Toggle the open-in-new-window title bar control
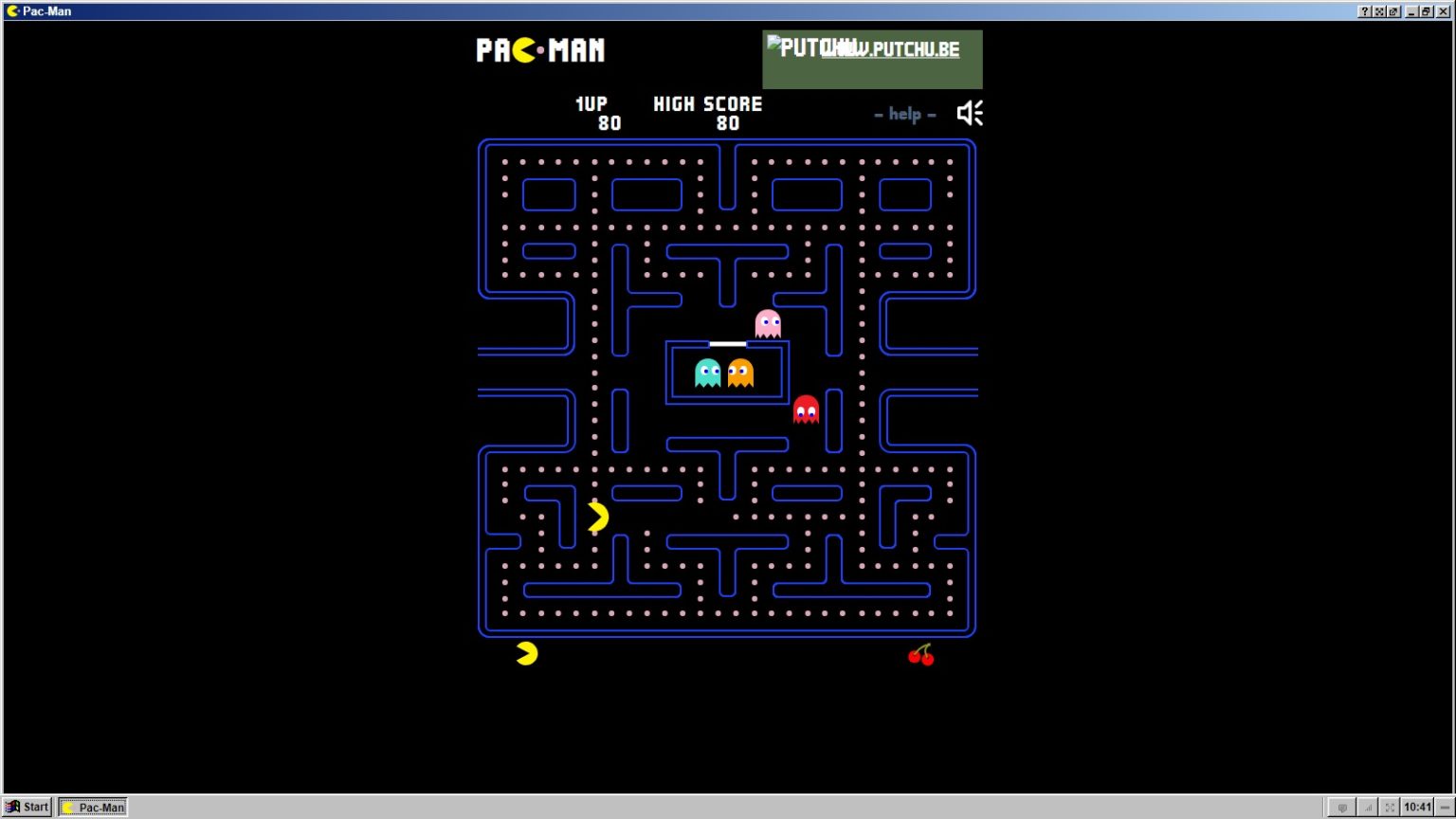The image size is (1456, 819). coord(1393,10)
